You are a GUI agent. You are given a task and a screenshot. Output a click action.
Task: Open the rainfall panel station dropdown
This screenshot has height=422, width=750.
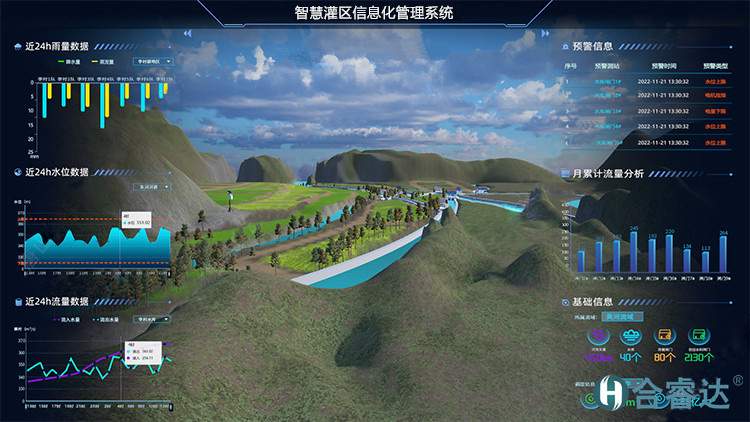pos(153,61)
